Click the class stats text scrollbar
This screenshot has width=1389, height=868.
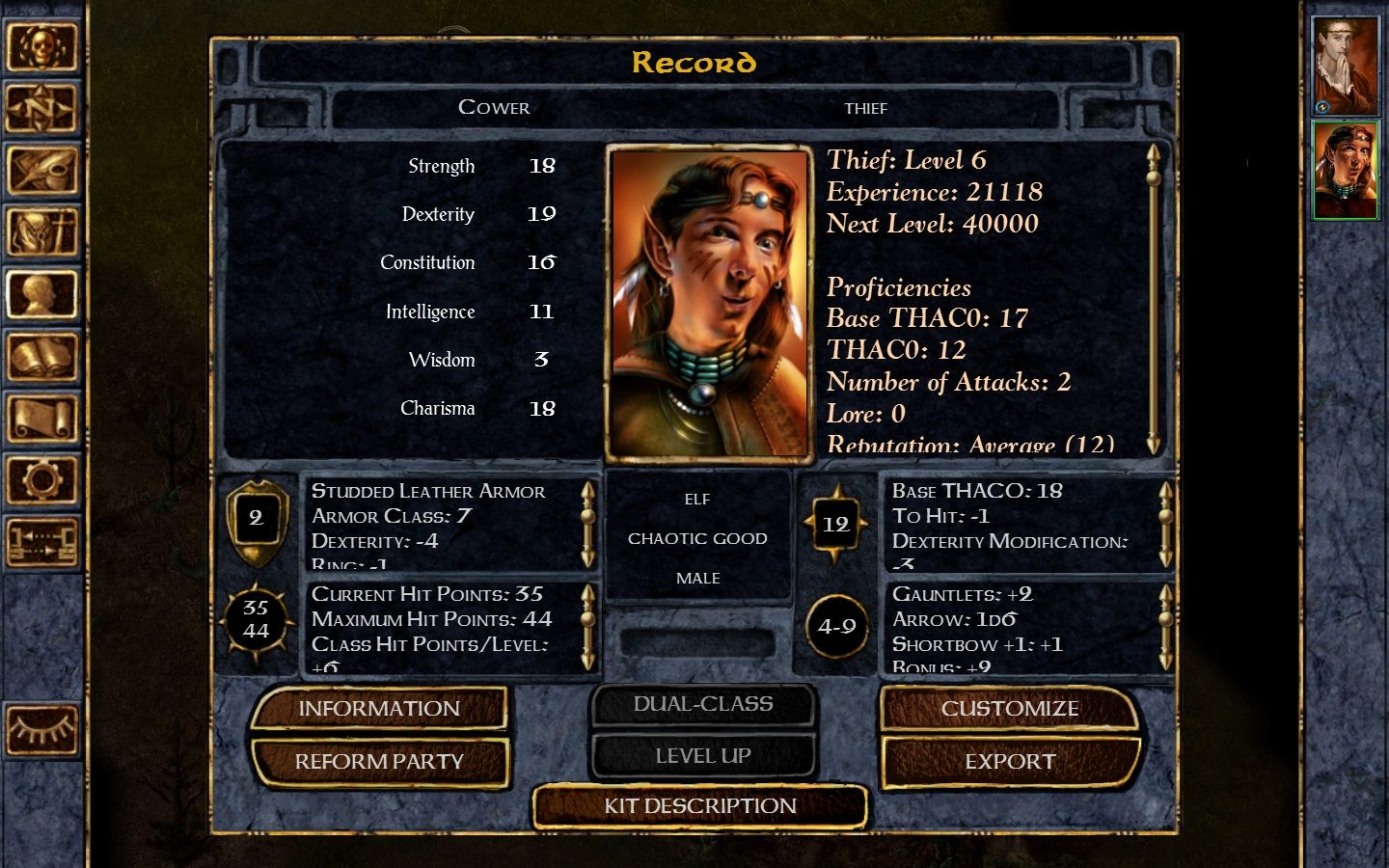tap(1153, 299)
